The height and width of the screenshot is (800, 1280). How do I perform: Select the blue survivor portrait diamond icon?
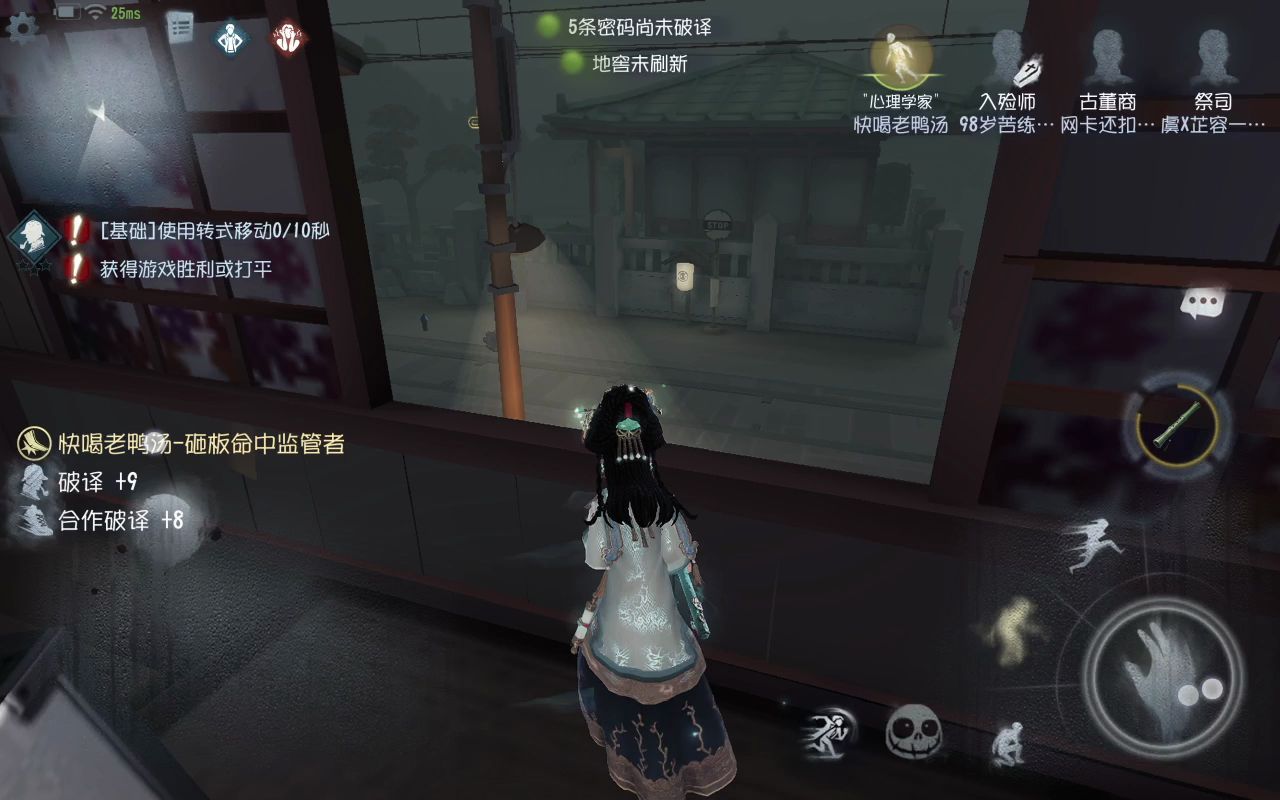click(232, 37)
